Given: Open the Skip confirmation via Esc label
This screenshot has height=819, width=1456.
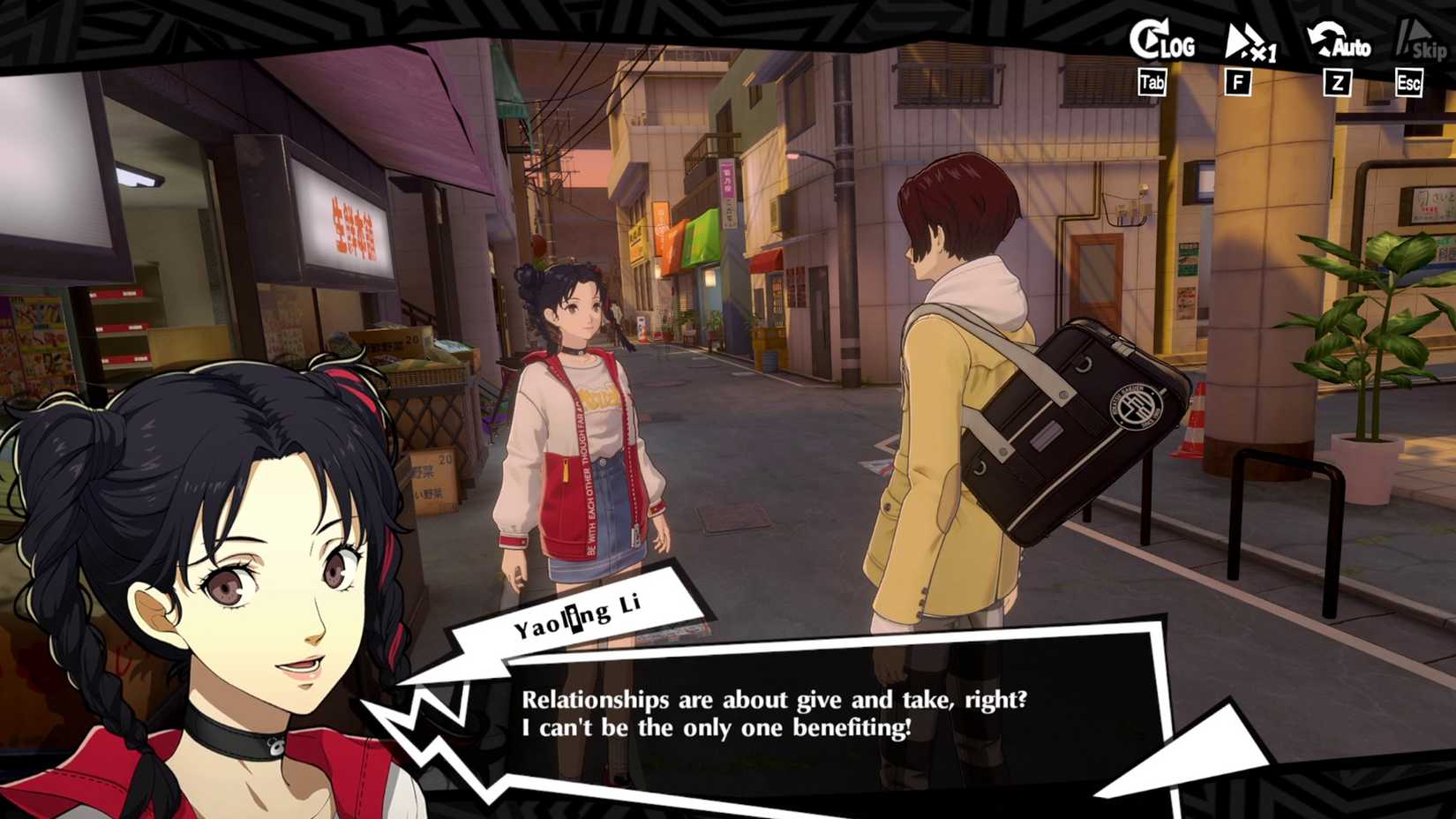Looking at the screenshot, I should coord(1408,82).
